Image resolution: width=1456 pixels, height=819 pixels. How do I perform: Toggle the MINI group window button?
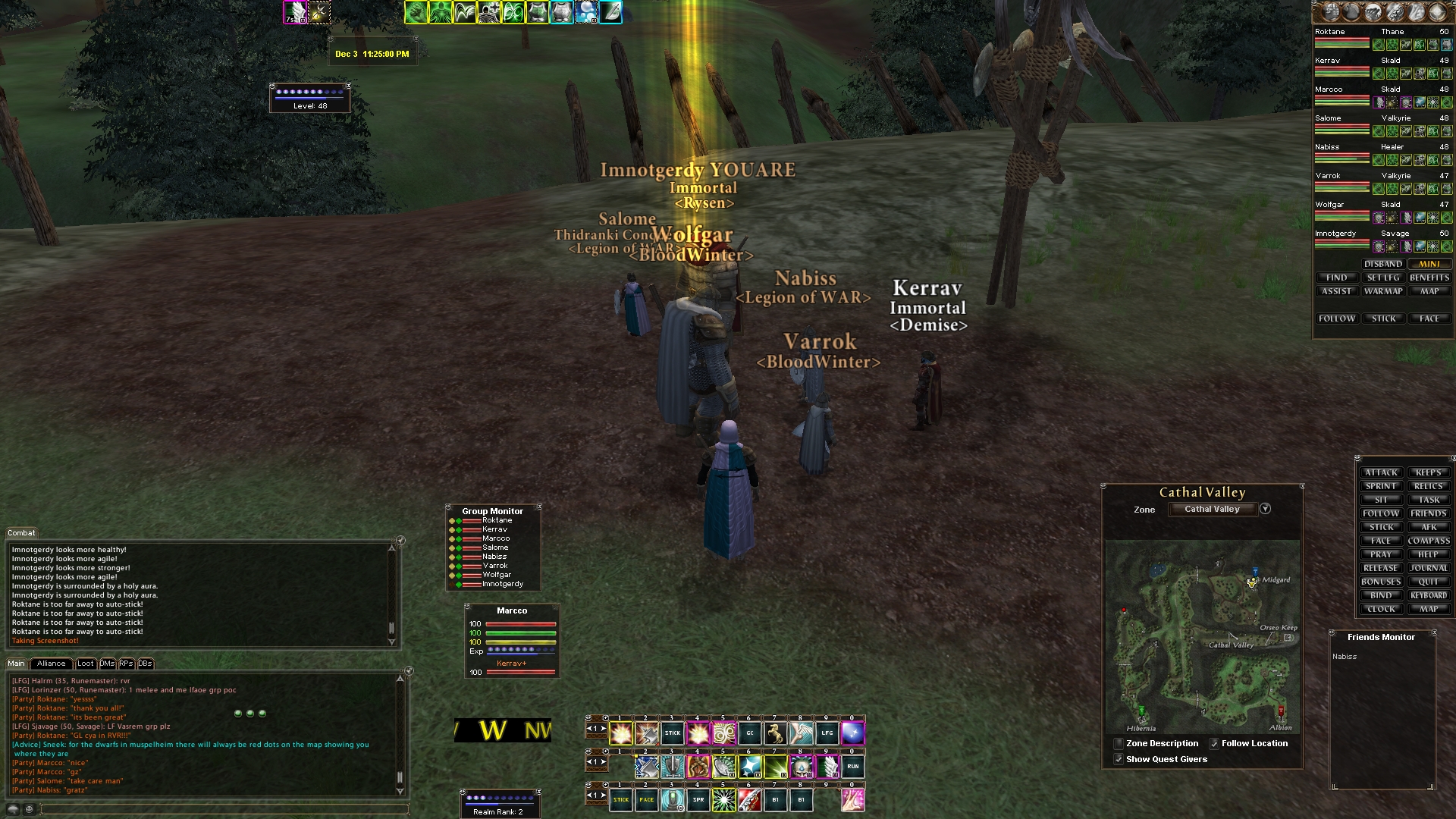pyautogui.click(x=1429, y=264)
